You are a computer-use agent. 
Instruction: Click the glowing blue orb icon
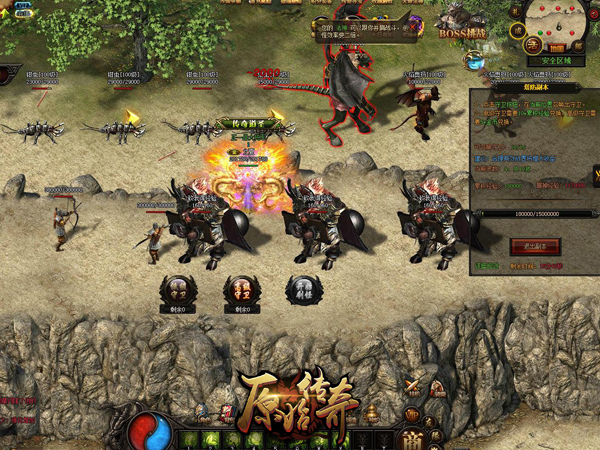(473, 60)
